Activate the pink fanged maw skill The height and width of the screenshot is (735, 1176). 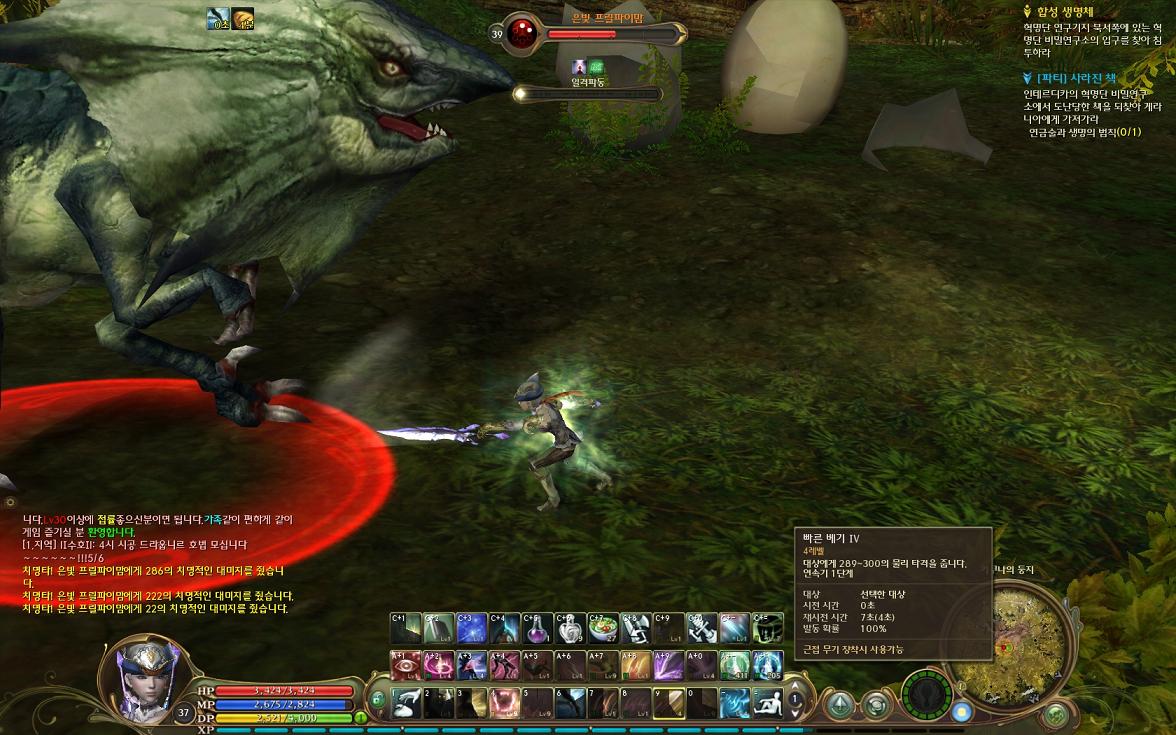click(504, 703)
